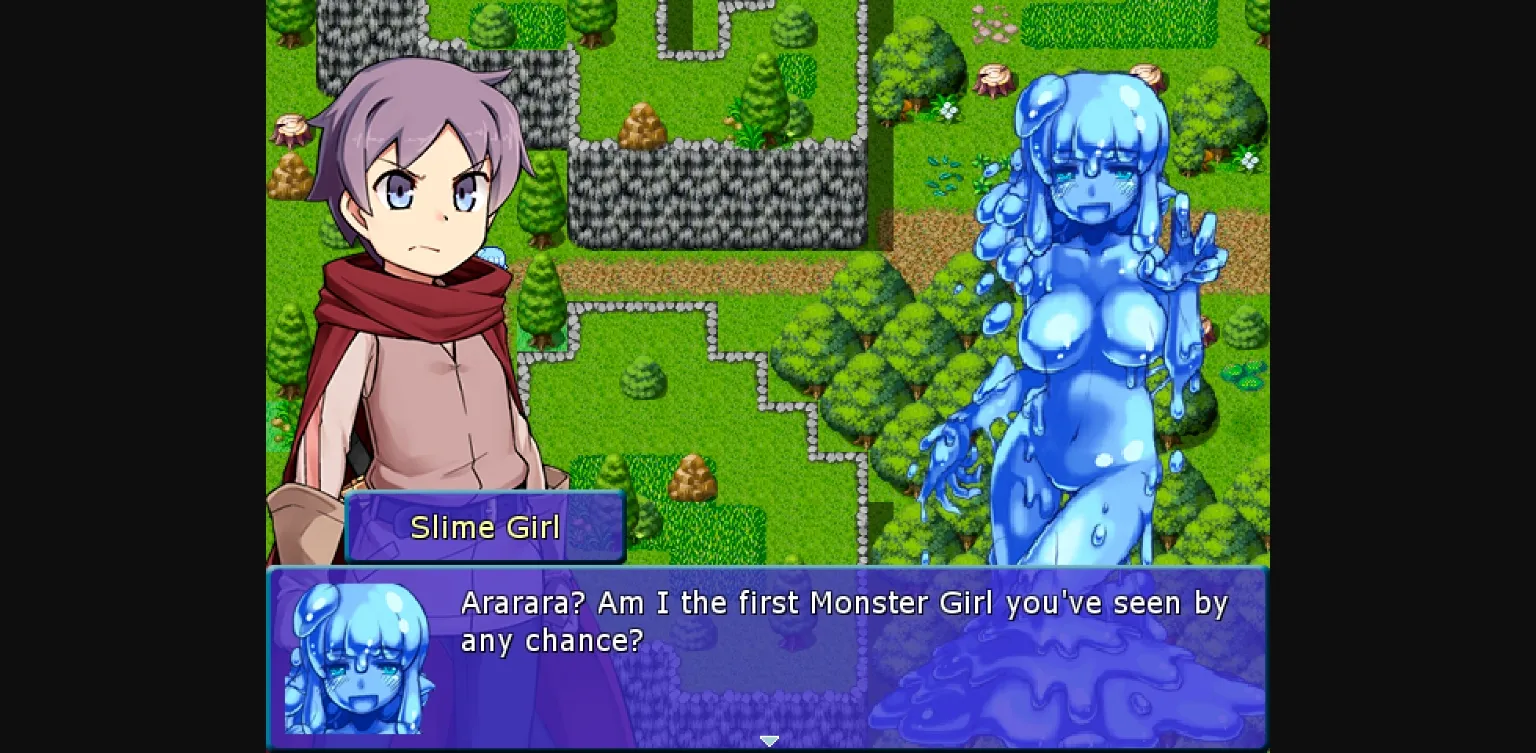Click the continue arrow below the dialogue text
Image resolution: width=1536 pixels, height=753 pixels.
click(768, 741)
